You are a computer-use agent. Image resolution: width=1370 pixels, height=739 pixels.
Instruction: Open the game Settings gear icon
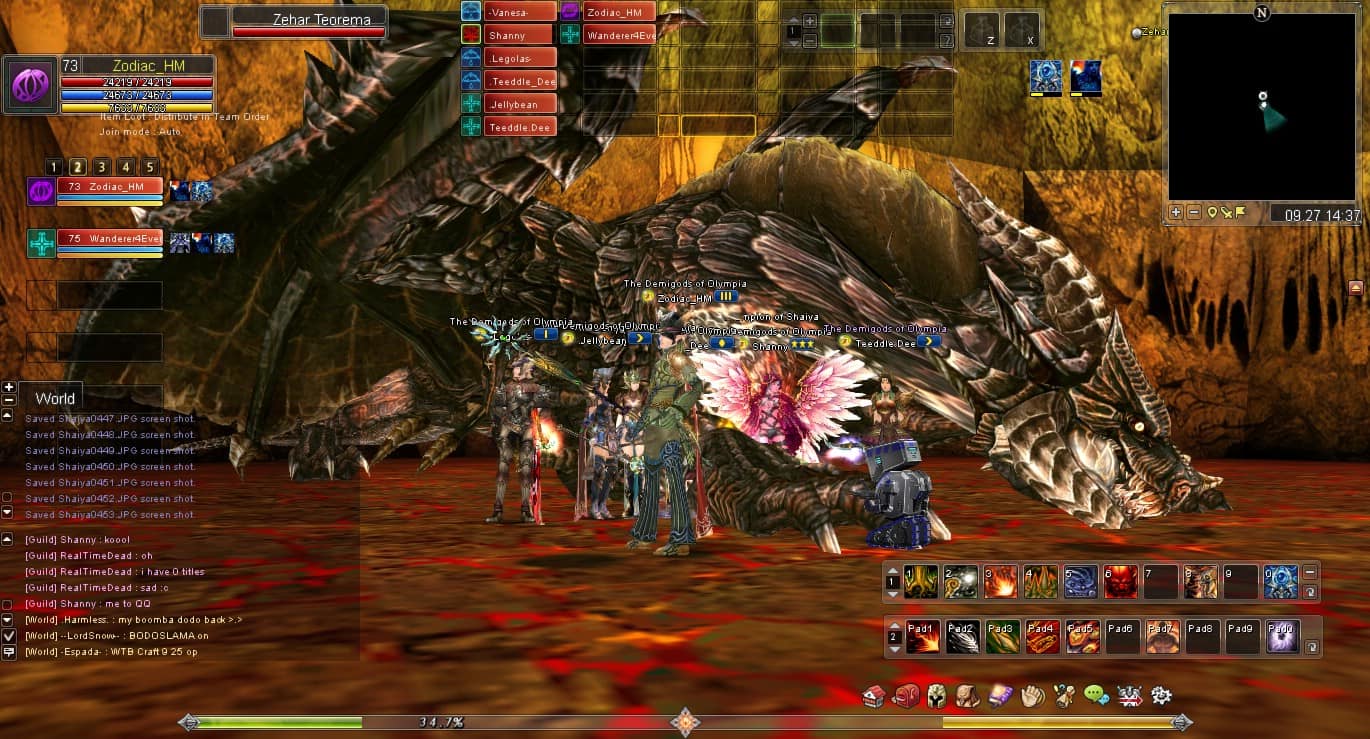tap(1161, 695)
